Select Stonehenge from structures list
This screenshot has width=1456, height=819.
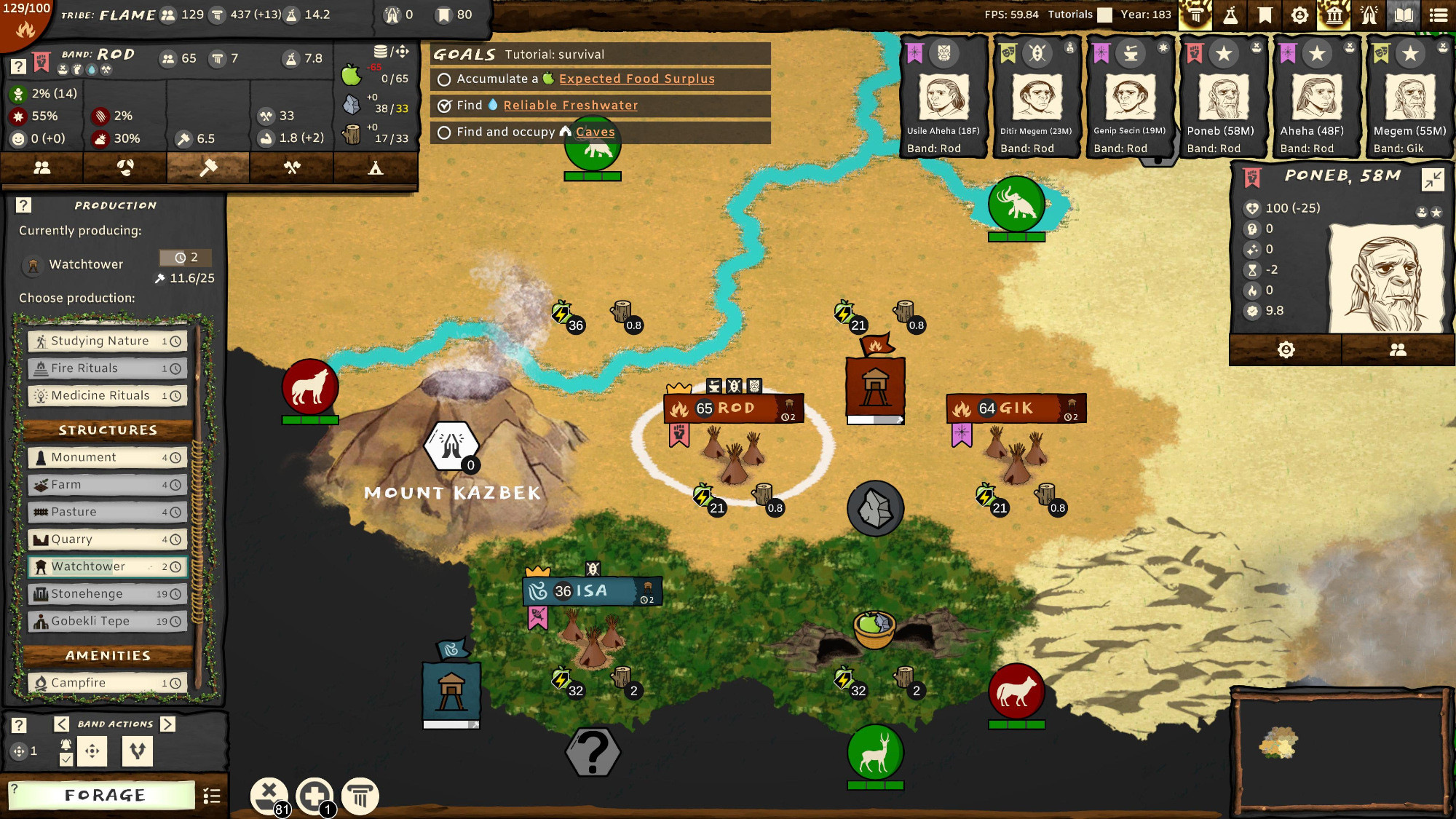tap(108, 594)
